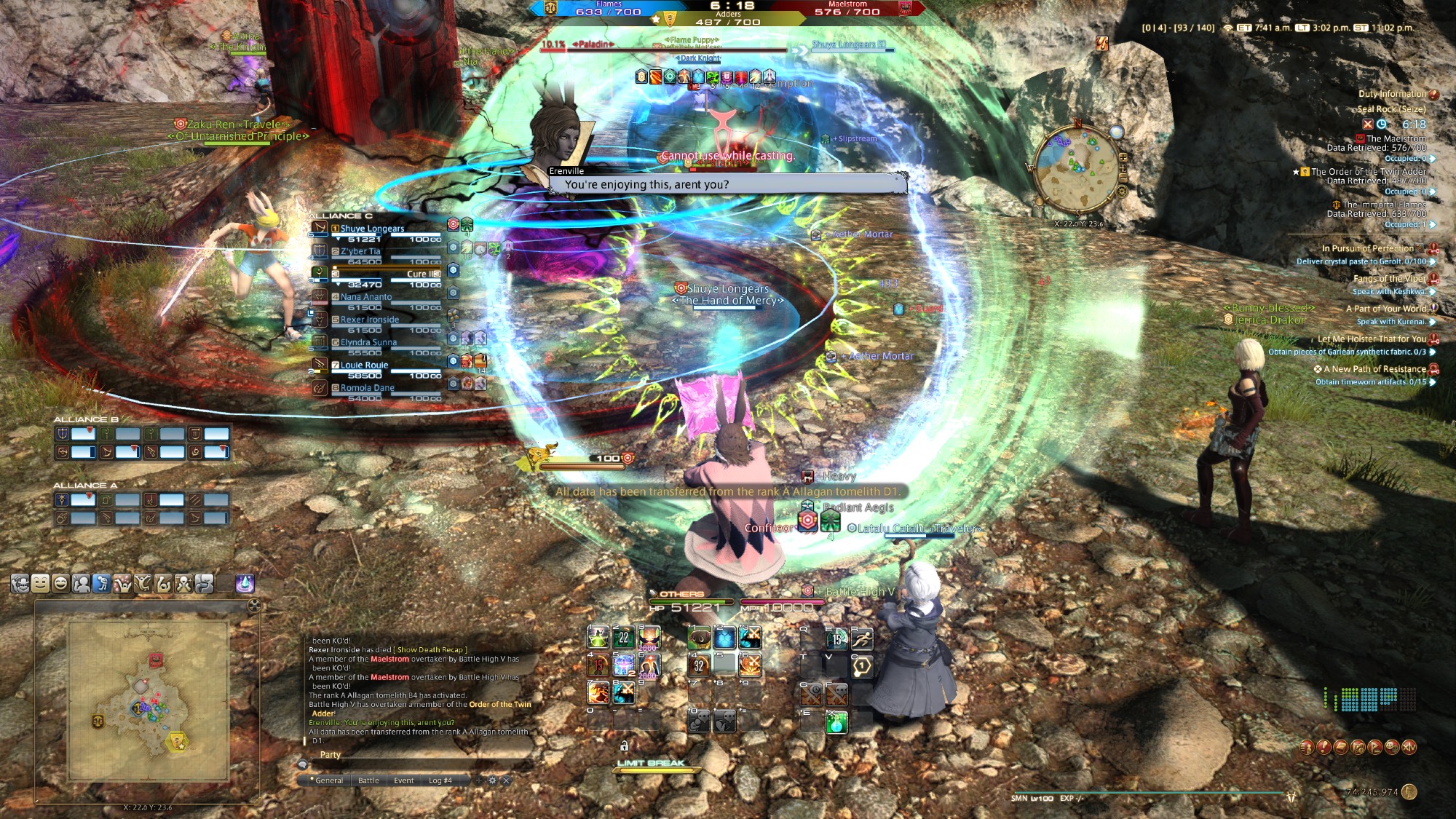Open In Pursuit of Perfection quest entry
Image resolution: width=1456 pixels, height=819 pixels.
point(1367,248)
